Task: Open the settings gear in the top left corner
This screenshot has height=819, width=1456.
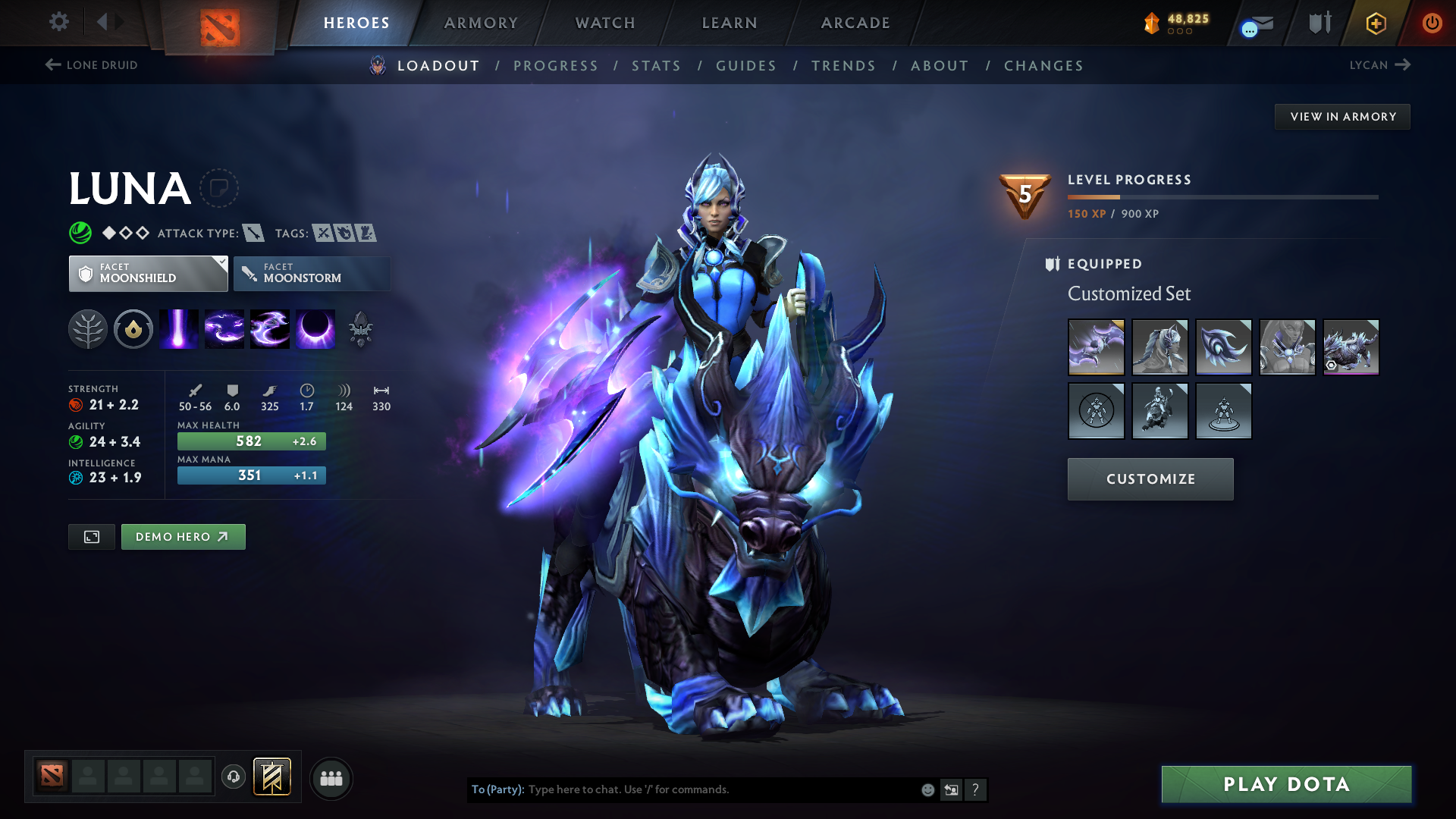Action: [58, 22]
